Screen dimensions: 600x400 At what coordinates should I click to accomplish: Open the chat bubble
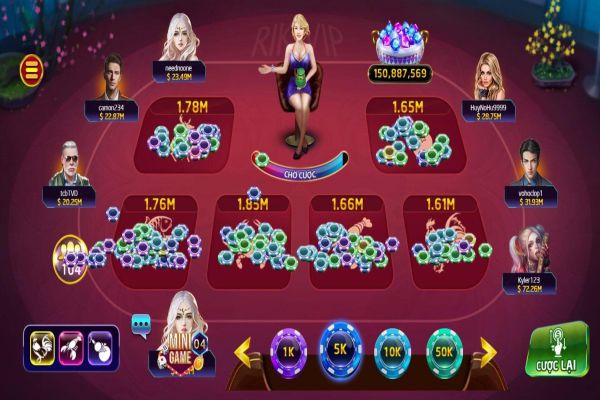click(141, 324)
